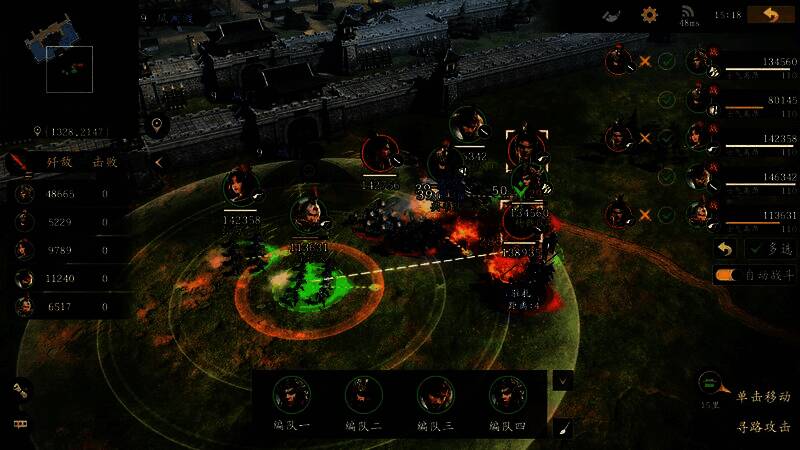Click the undo arrow beside 多选
Viewport: 800px width, 450px height.
tap(726, 249)
